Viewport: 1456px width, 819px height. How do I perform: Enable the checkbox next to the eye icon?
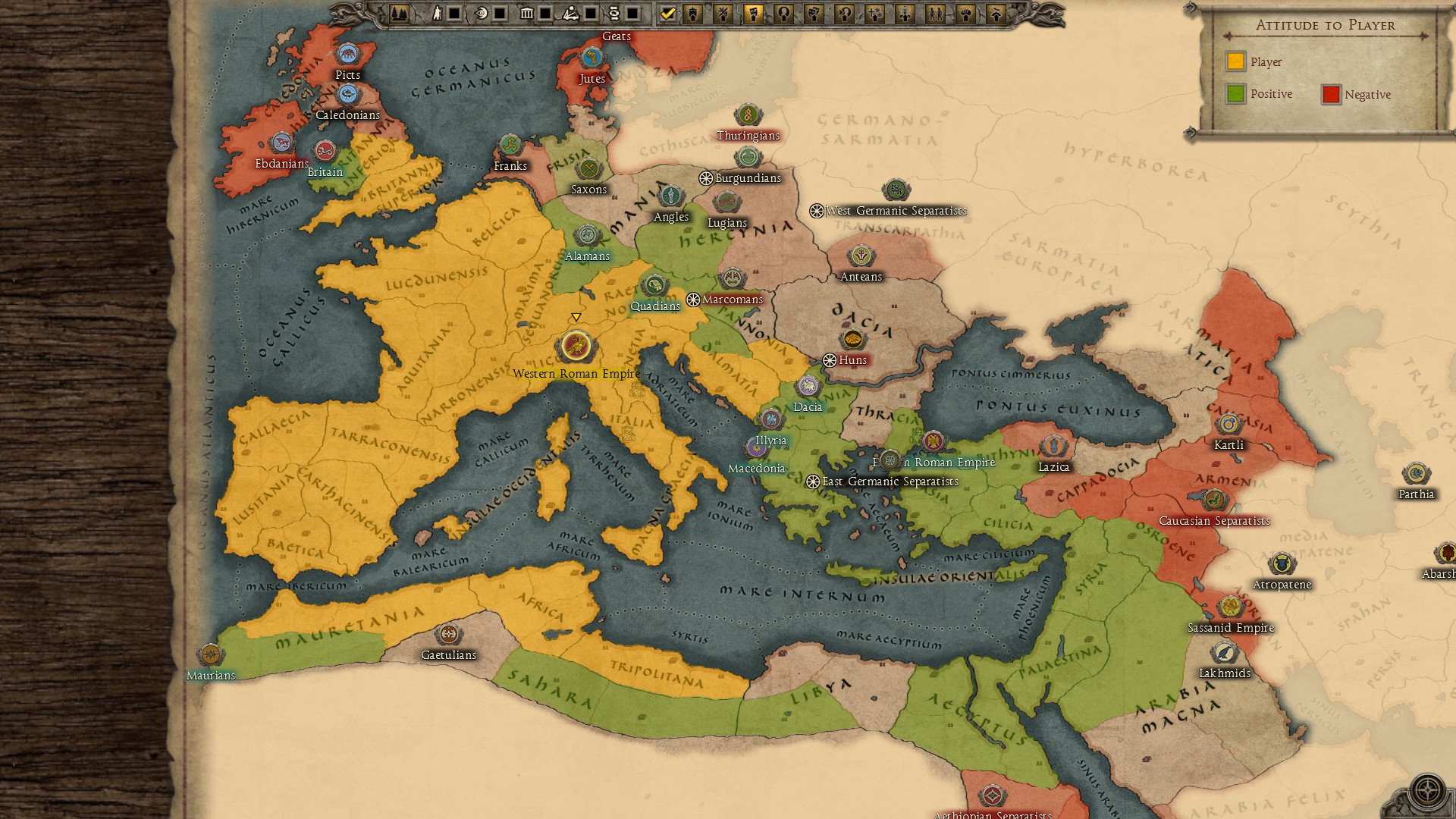500,13
